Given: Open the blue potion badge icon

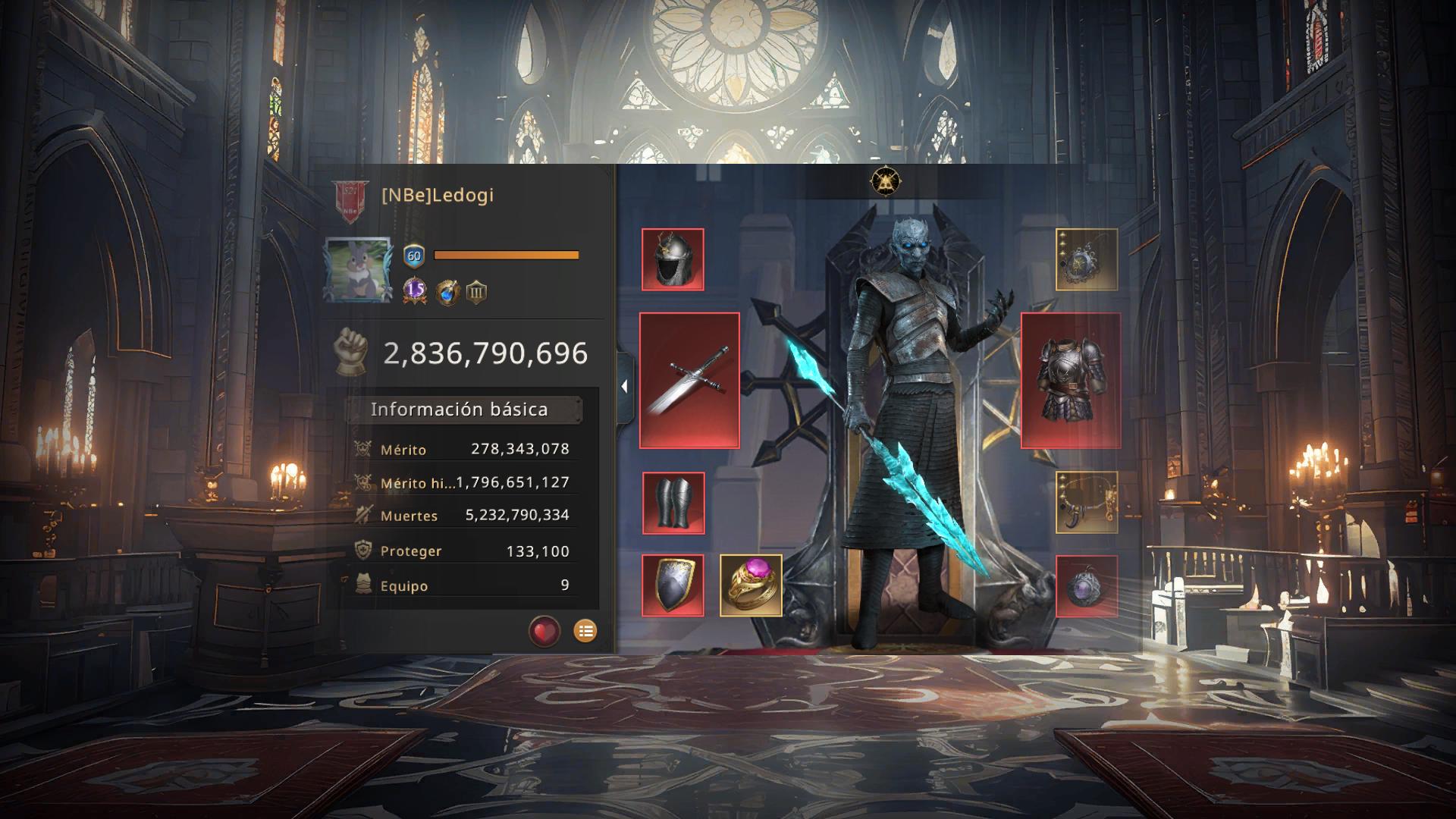Looking at the screenshot, I should (447, 292).
